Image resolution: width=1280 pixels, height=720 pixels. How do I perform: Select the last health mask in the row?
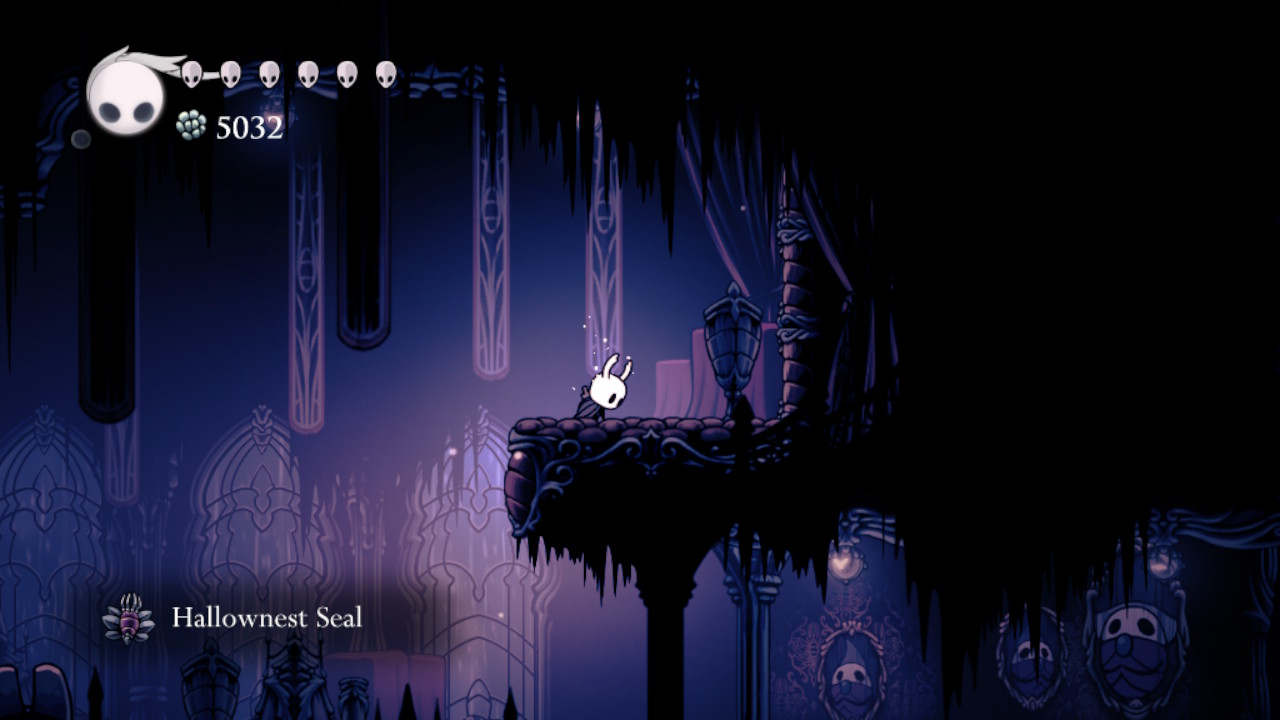[386, 73]
